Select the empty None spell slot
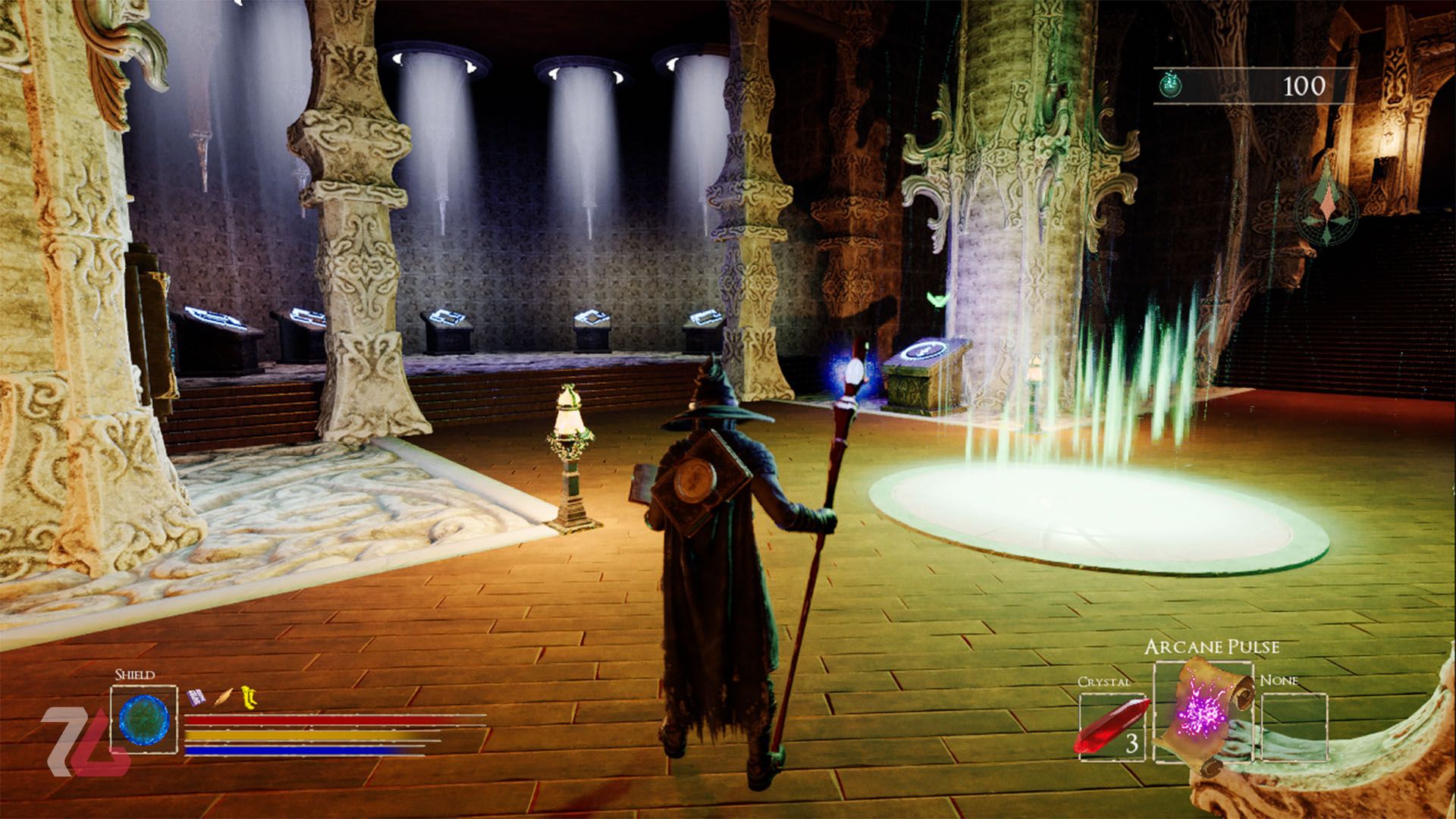The image size is (1456, 819). click(x=1294, y=726)
